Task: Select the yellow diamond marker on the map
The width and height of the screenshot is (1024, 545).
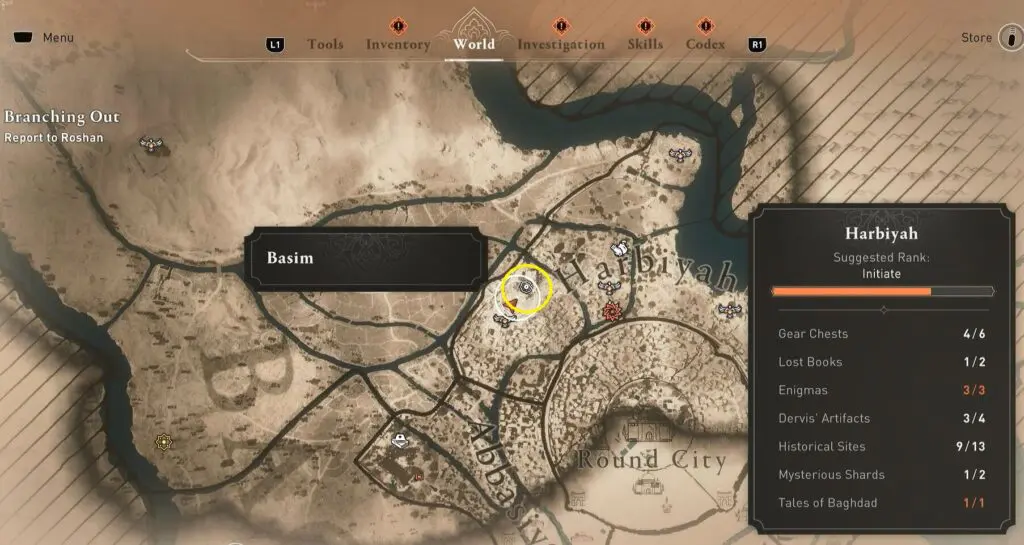Action: point(163,441)
